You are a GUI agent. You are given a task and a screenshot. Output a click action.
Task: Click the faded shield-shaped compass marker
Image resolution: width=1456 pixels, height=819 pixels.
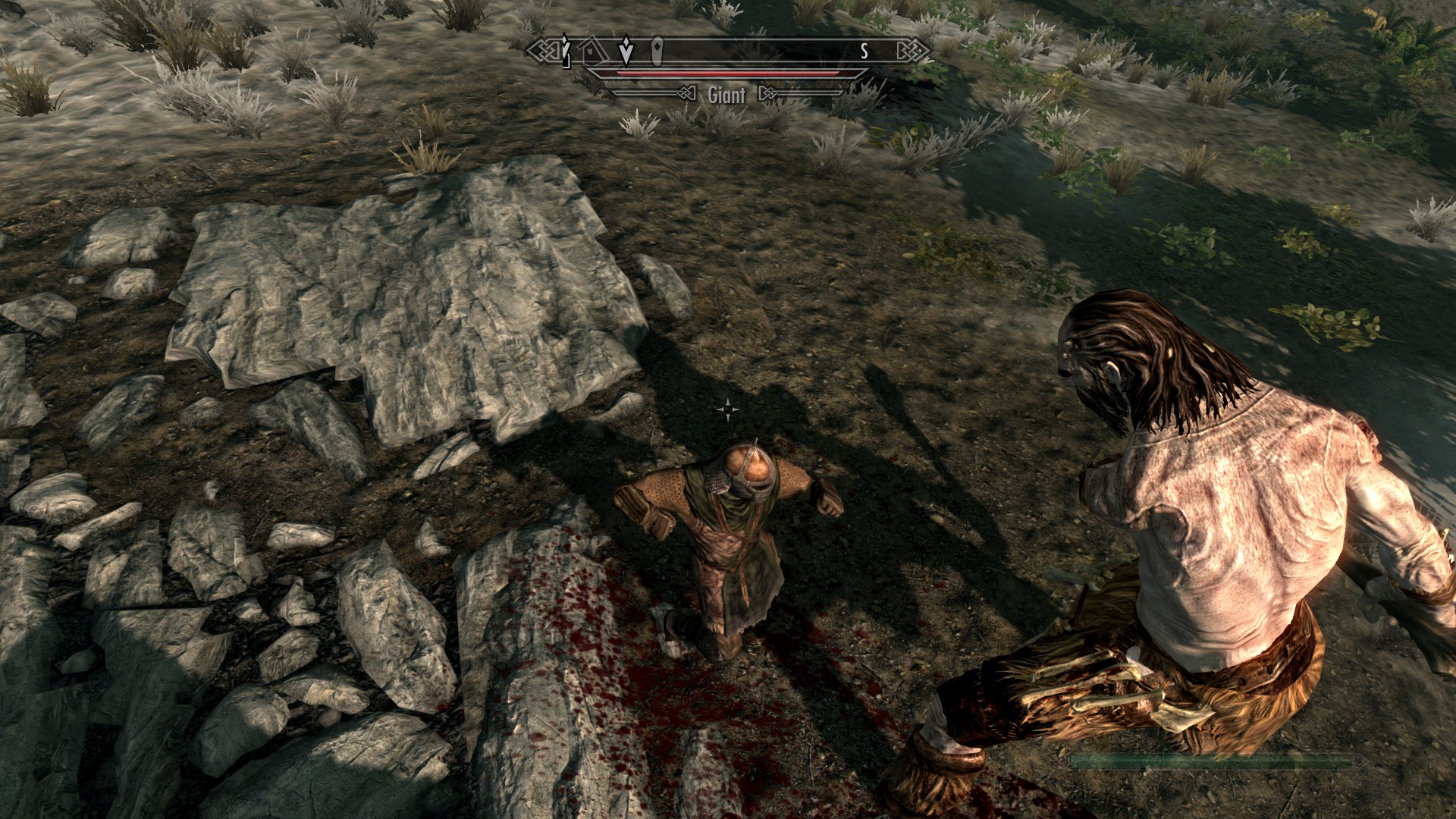657,51
